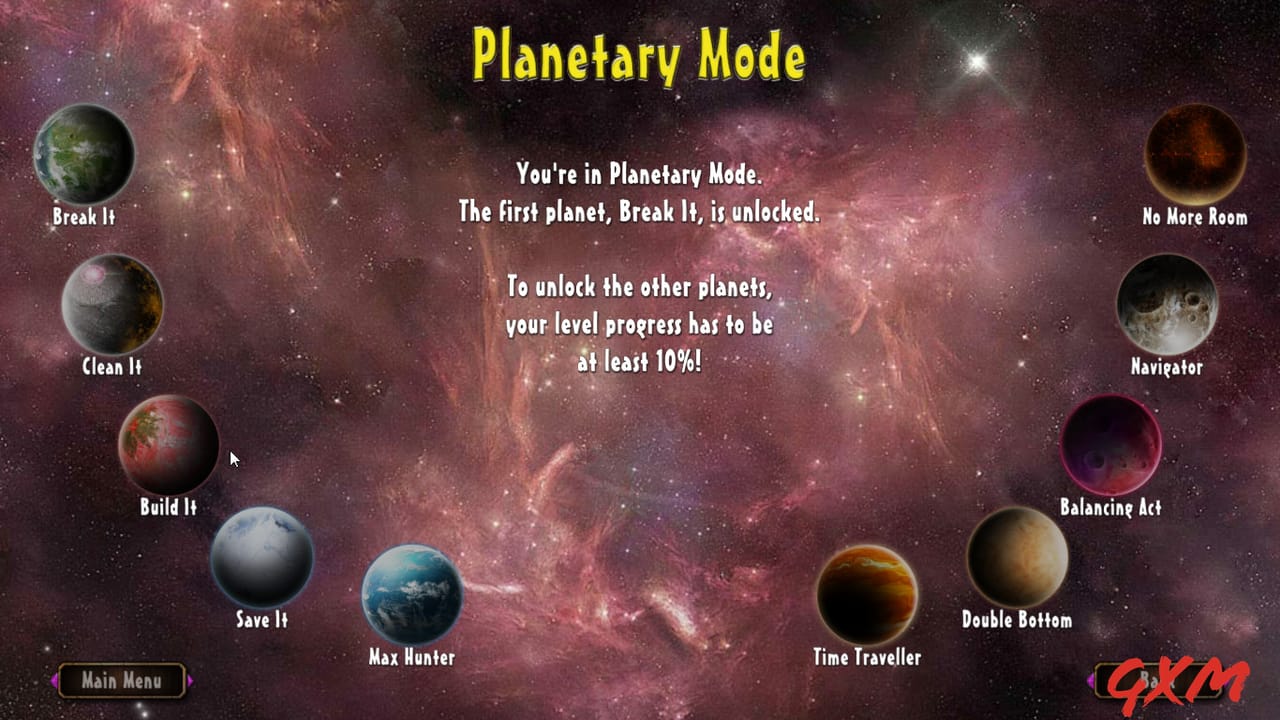Click the unlock instructions text
Image resolution: width=1280 pixels, height=720 pixels.
pos(638,325)
